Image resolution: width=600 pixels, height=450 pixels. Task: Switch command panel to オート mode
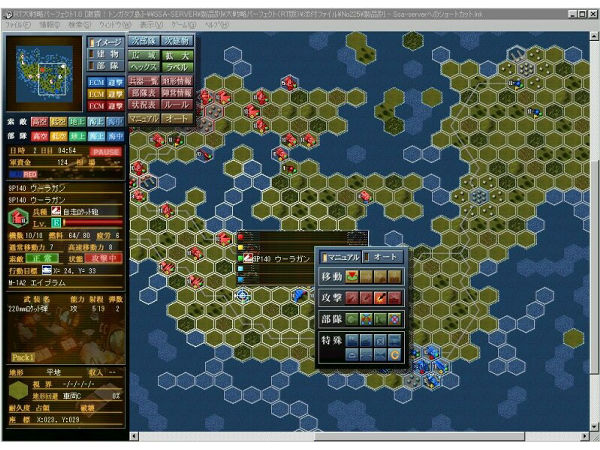[384, 257]
